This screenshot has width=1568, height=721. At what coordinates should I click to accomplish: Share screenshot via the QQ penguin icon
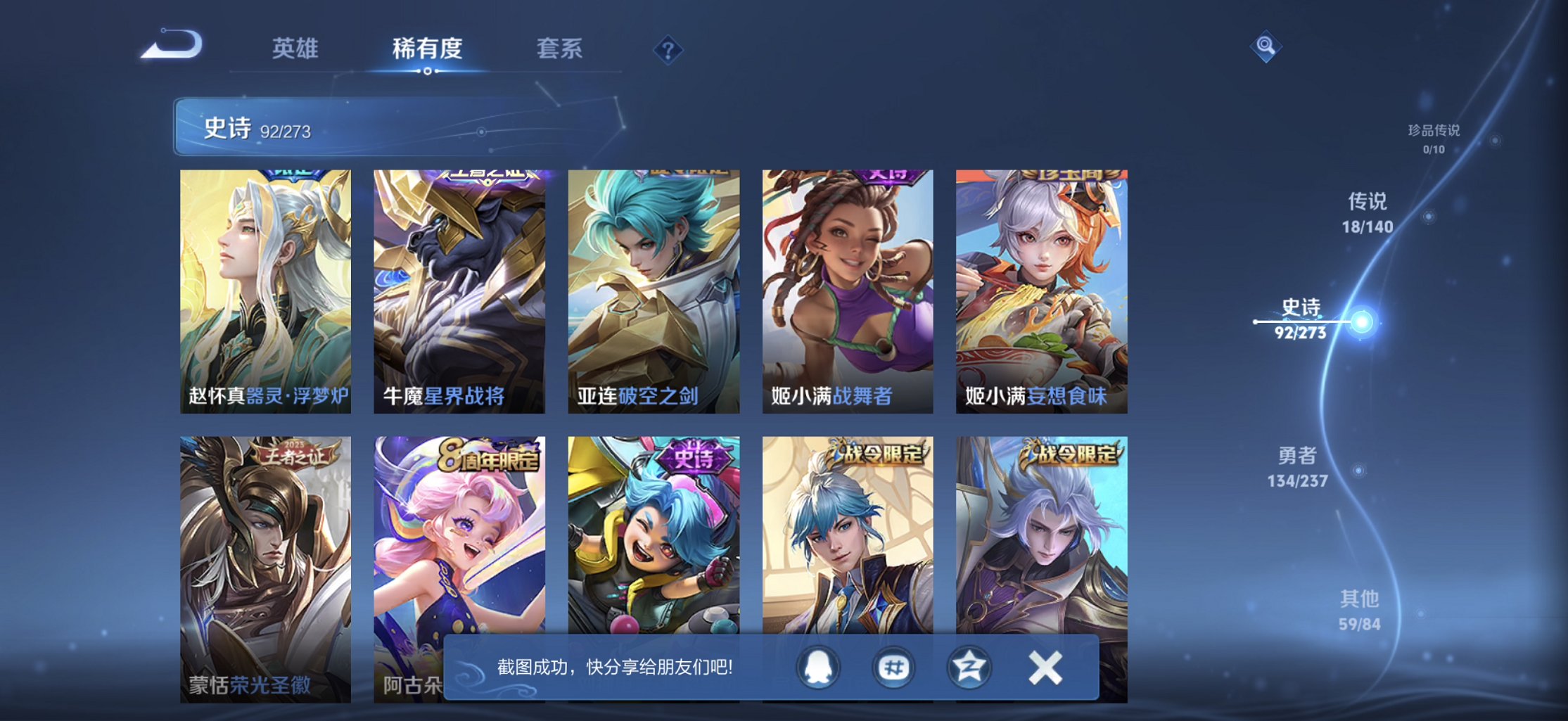click(x=818, y=668)
